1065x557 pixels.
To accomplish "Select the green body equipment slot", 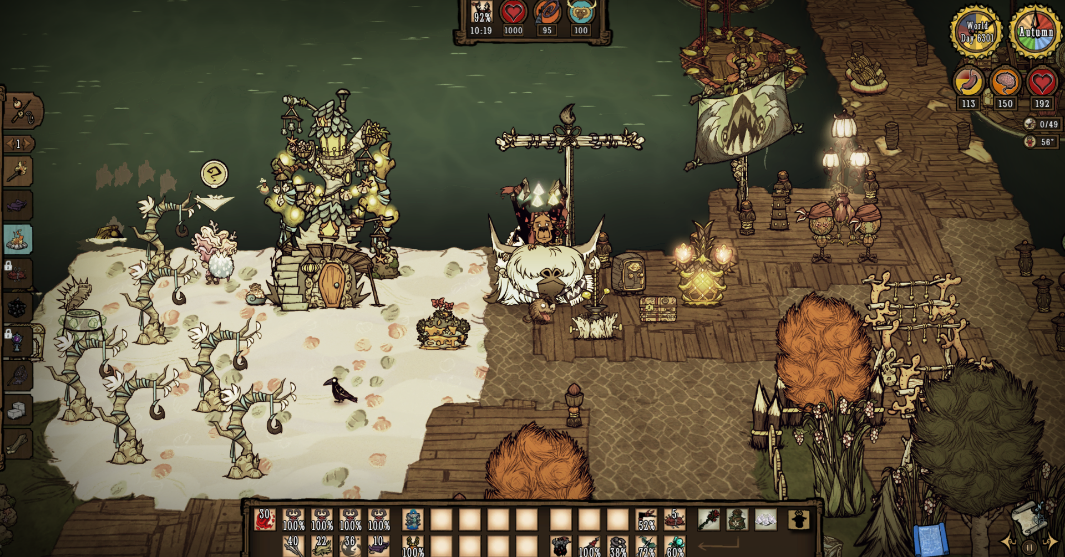I will pos(737,519).
